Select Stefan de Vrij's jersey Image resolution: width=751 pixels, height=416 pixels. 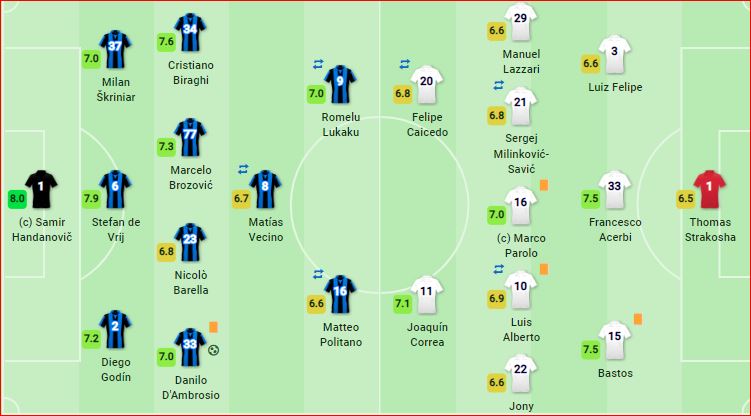click(115, 187)
